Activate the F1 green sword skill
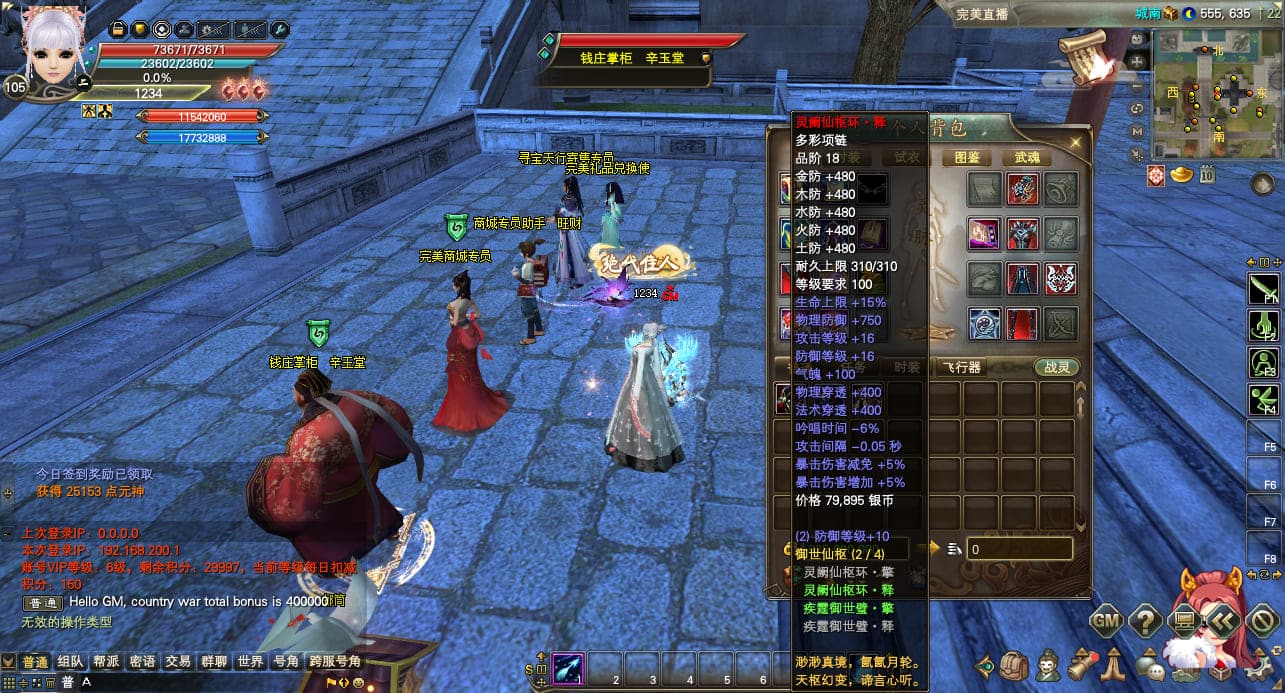 tap(1263, 290)
